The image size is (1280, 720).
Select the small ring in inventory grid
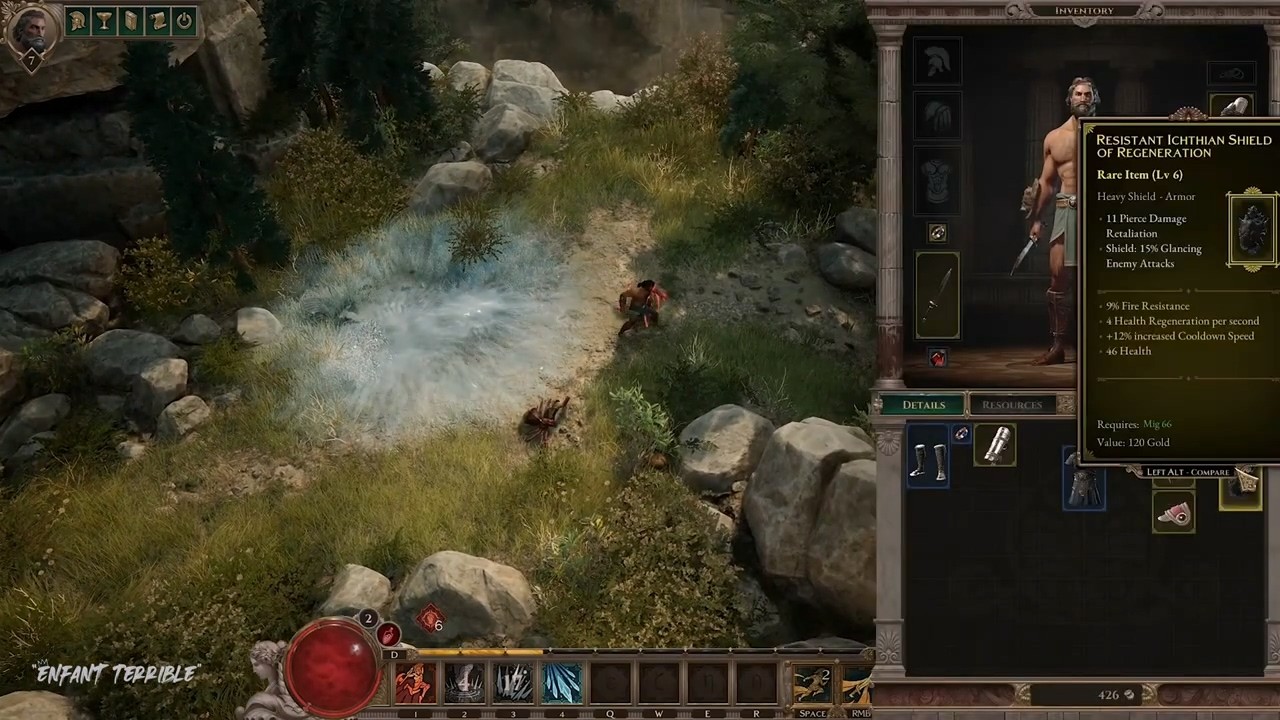961,434
